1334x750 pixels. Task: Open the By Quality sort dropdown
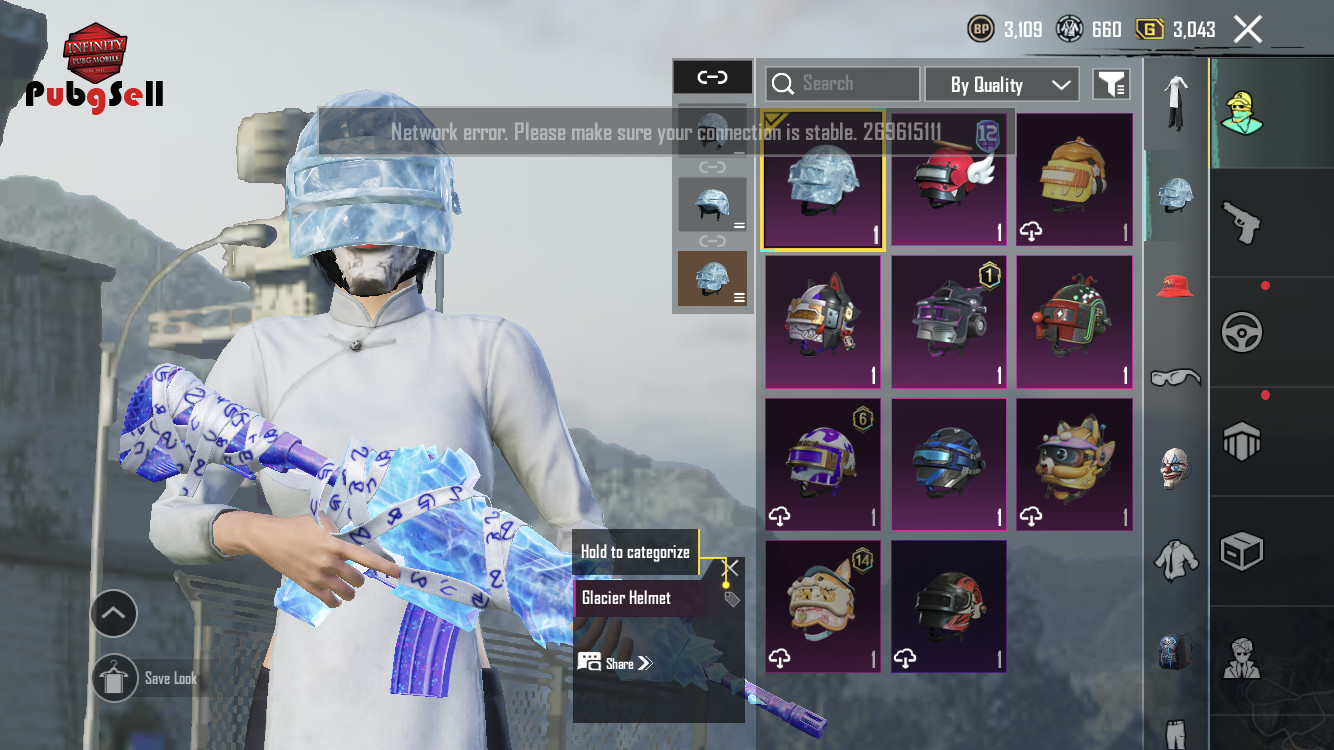click(x=1001, y=85)
